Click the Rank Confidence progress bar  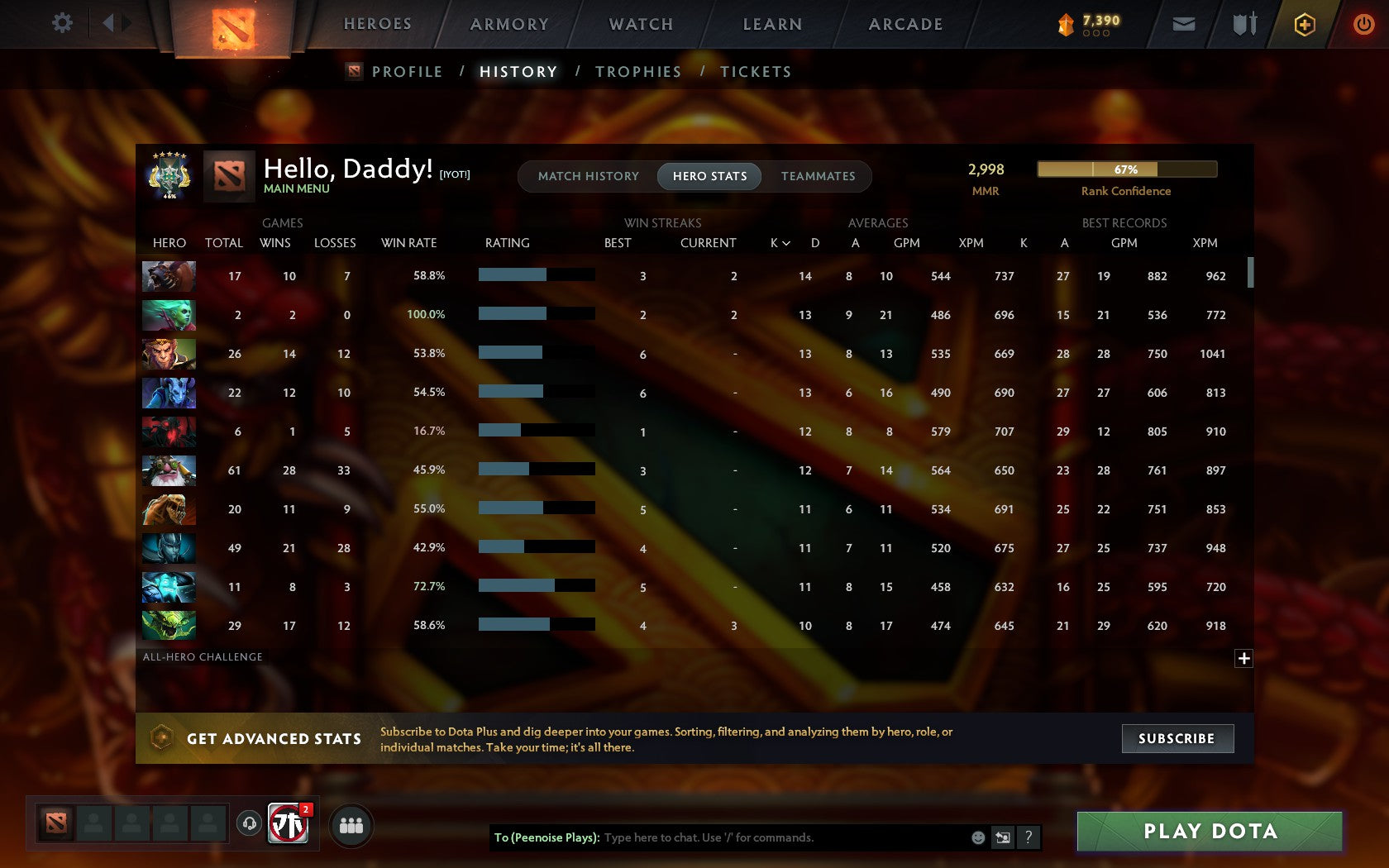pyautogui.click(x=1126, y=169)
